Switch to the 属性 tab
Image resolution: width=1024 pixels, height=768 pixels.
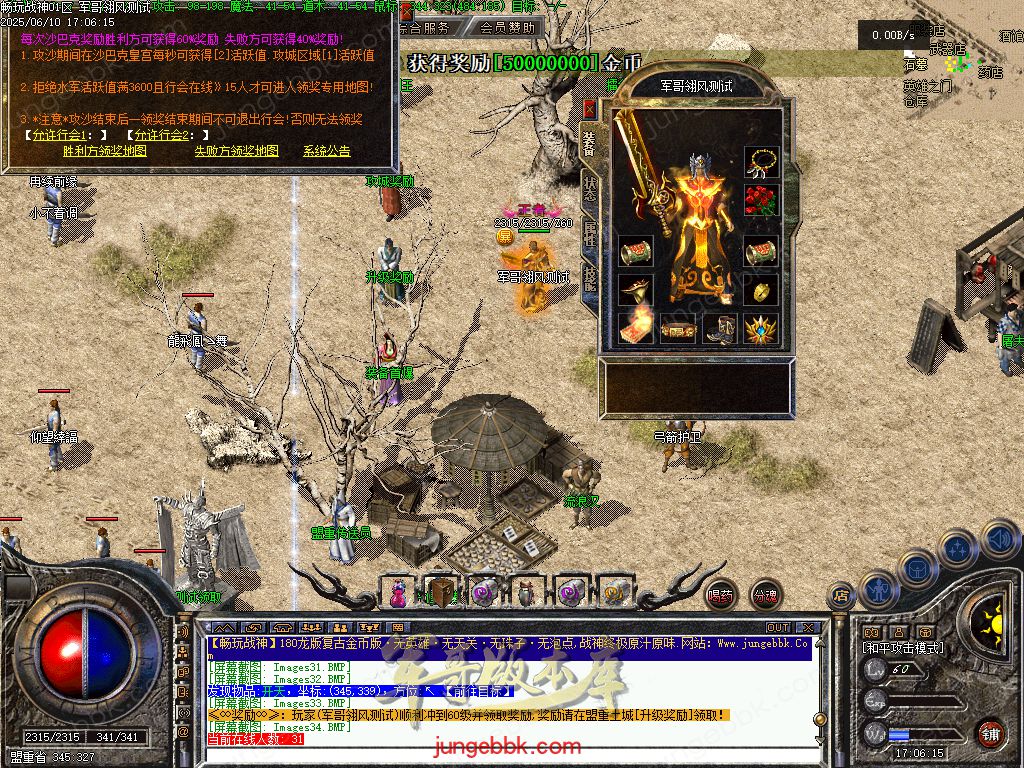(590, 232)
